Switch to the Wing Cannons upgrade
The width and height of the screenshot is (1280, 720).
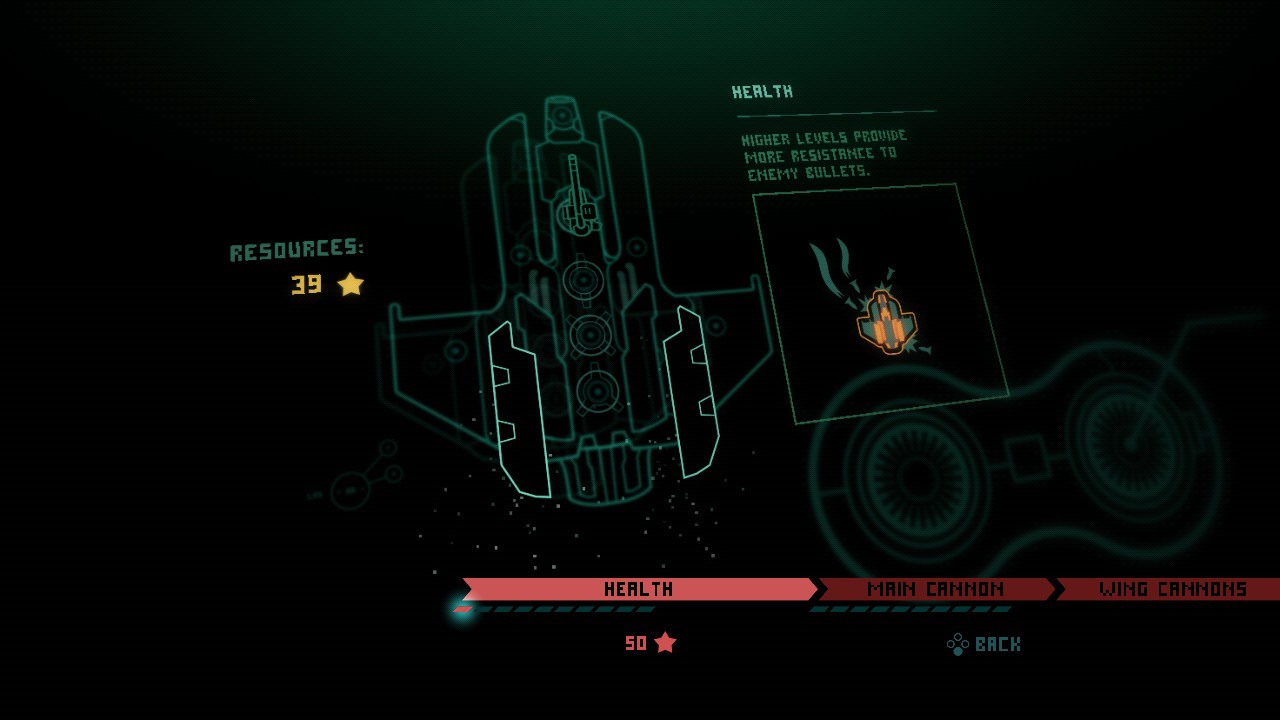(1172, 589)
